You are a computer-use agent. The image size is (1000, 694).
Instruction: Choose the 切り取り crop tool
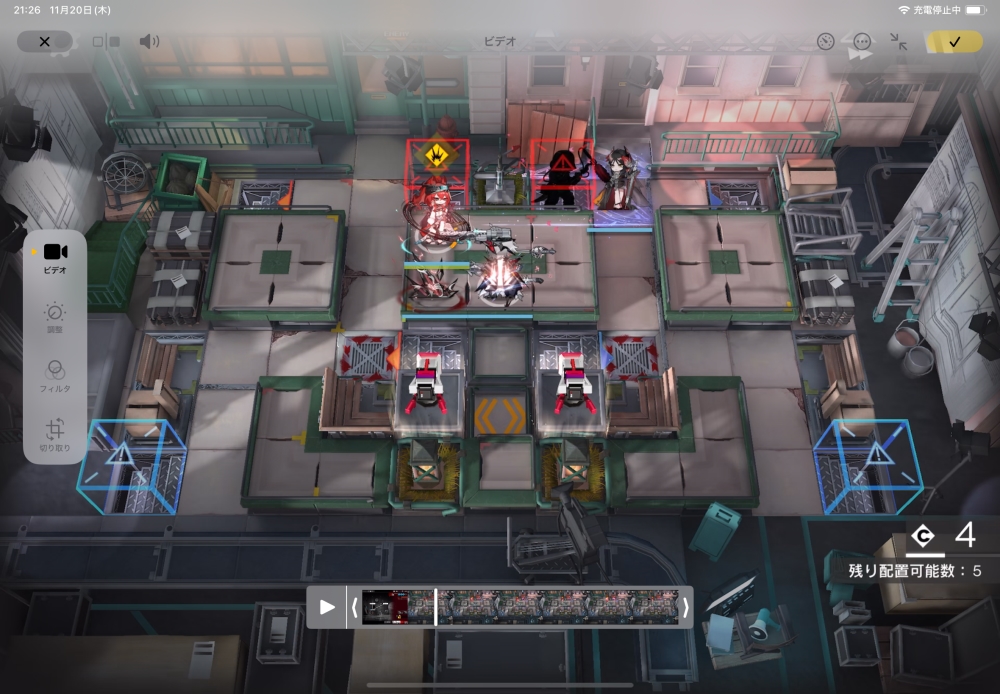pos(55,434)
